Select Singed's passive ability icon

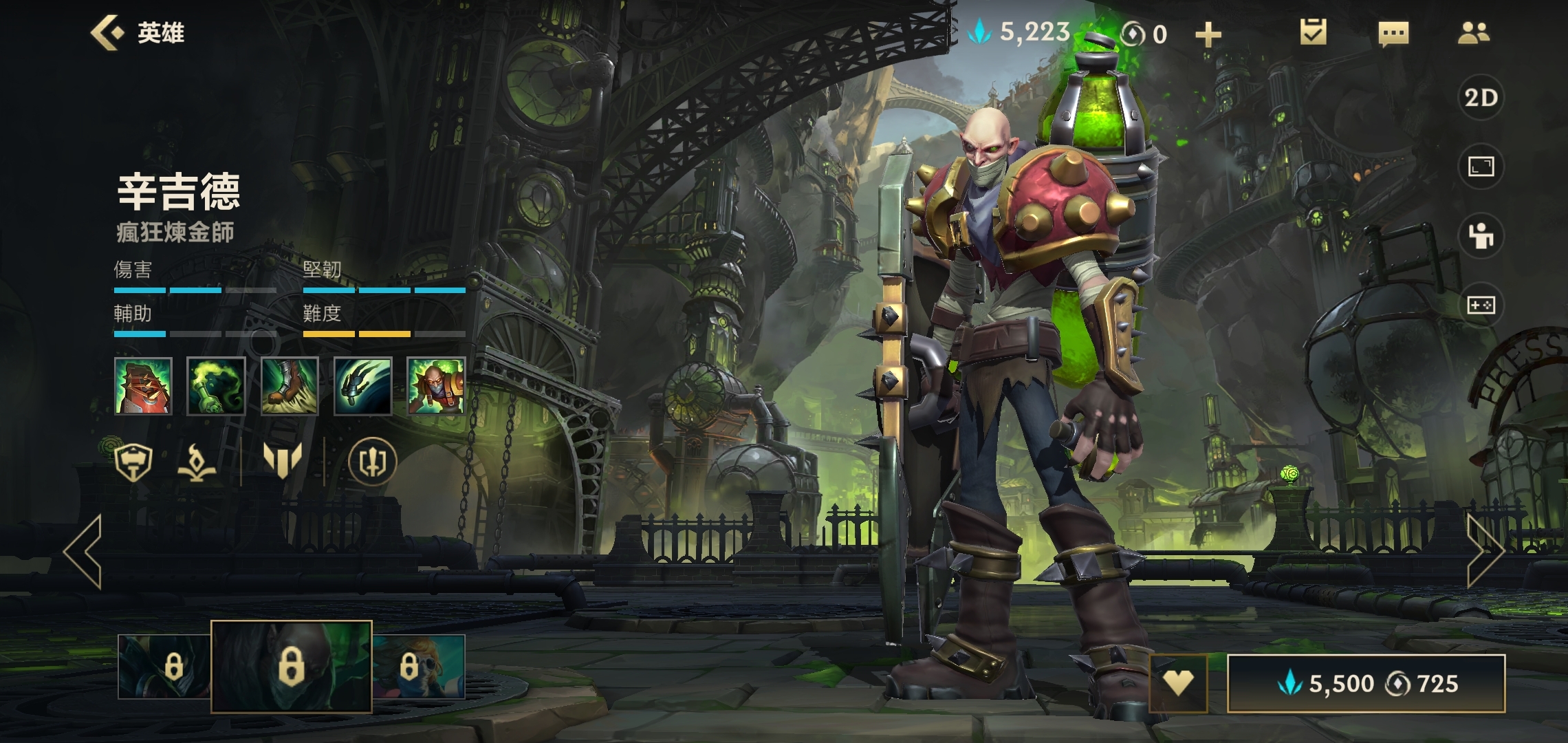pyautogui.click(x=143, y=386)
